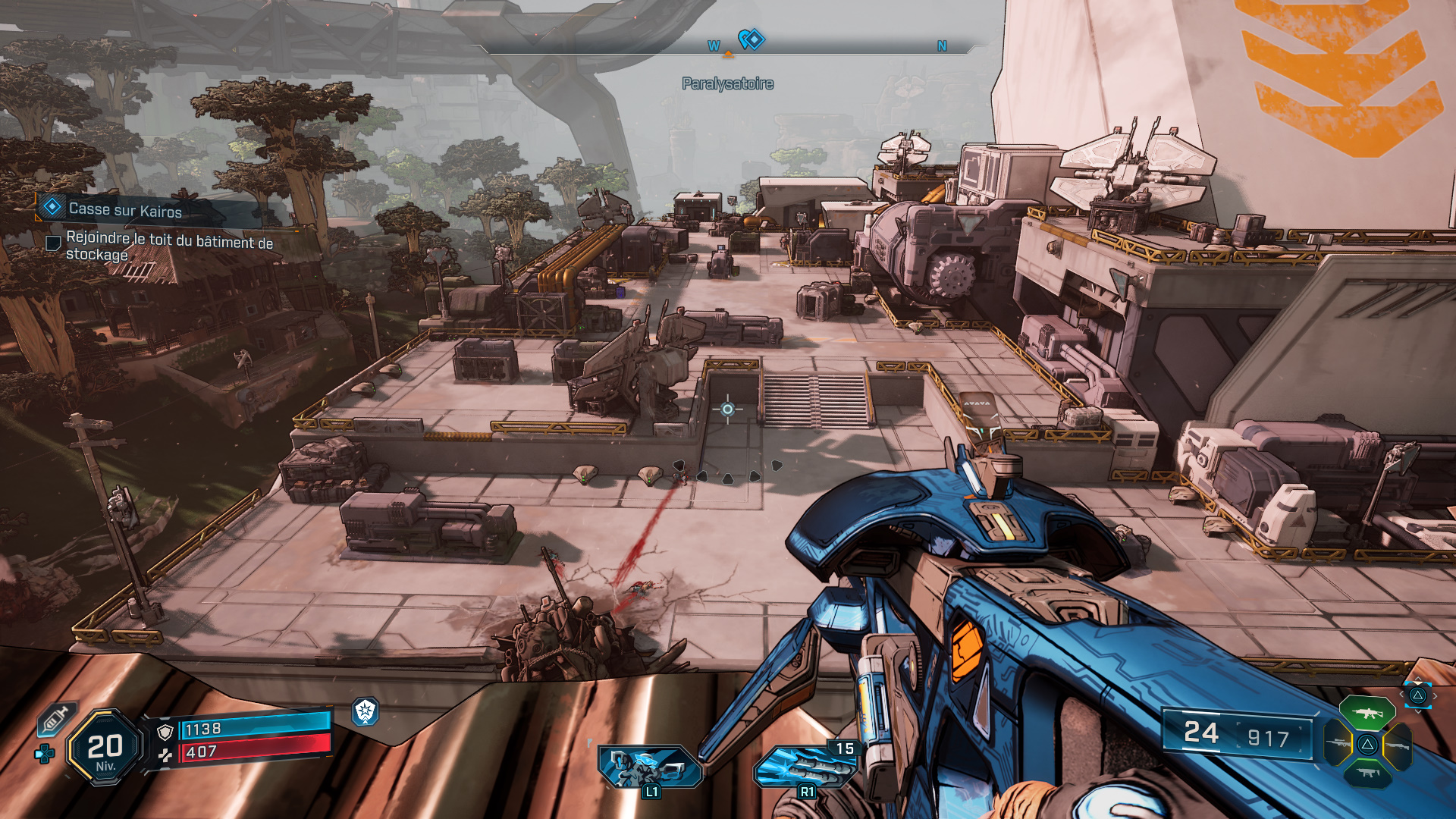Use the repair kit syringe icon
The height and width of the screenshot is (819, 1456).
[x=58, y=718]
